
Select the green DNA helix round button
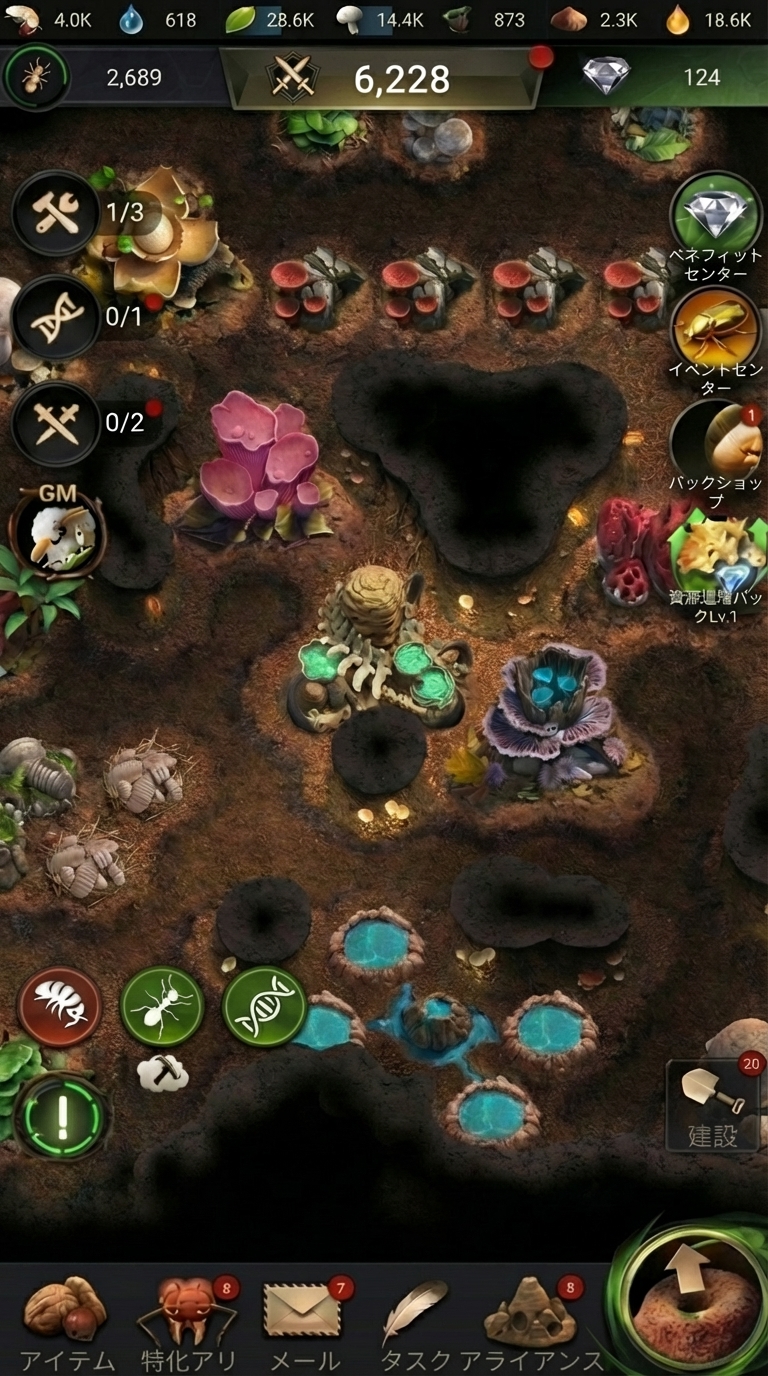tap(264, 1007)
